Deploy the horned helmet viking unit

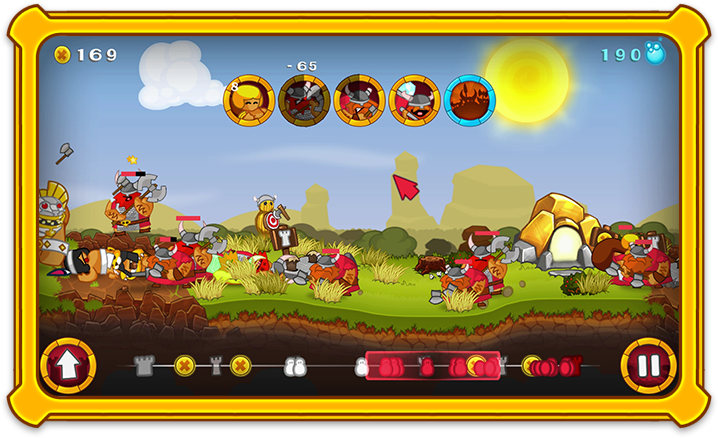pyautogui.click(x=359, y=100)
